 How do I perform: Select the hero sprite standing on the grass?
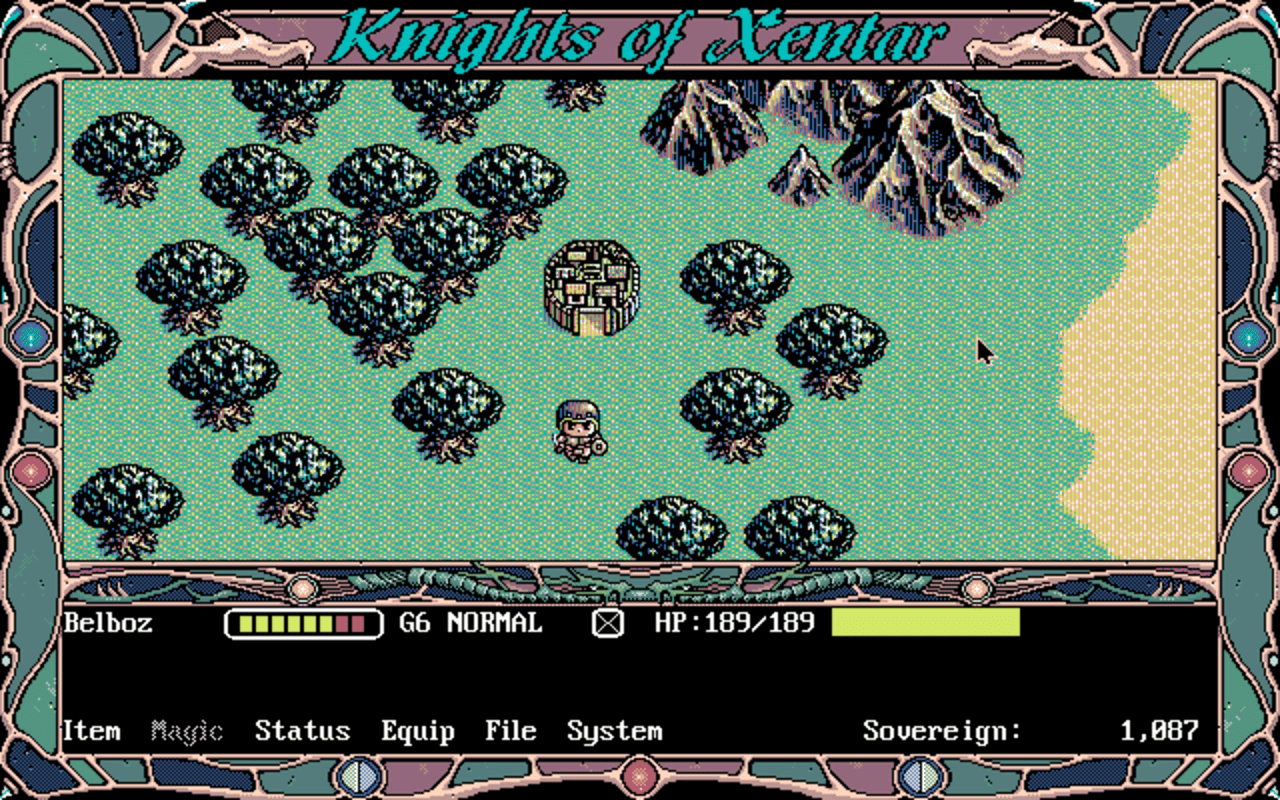click(x=578, y=428)
